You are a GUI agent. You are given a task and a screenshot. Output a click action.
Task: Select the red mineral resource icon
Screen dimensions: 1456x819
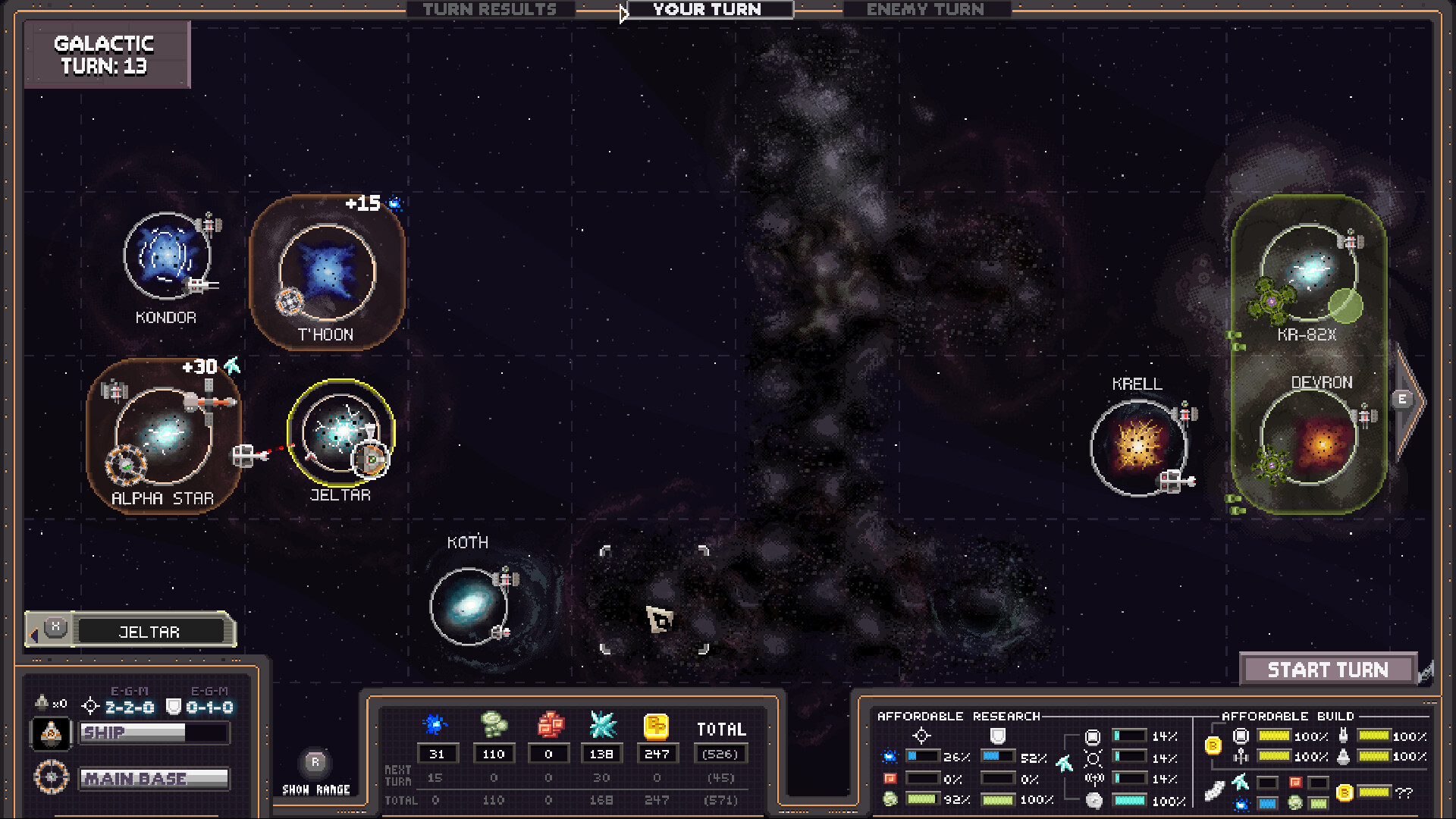(548, 725)
